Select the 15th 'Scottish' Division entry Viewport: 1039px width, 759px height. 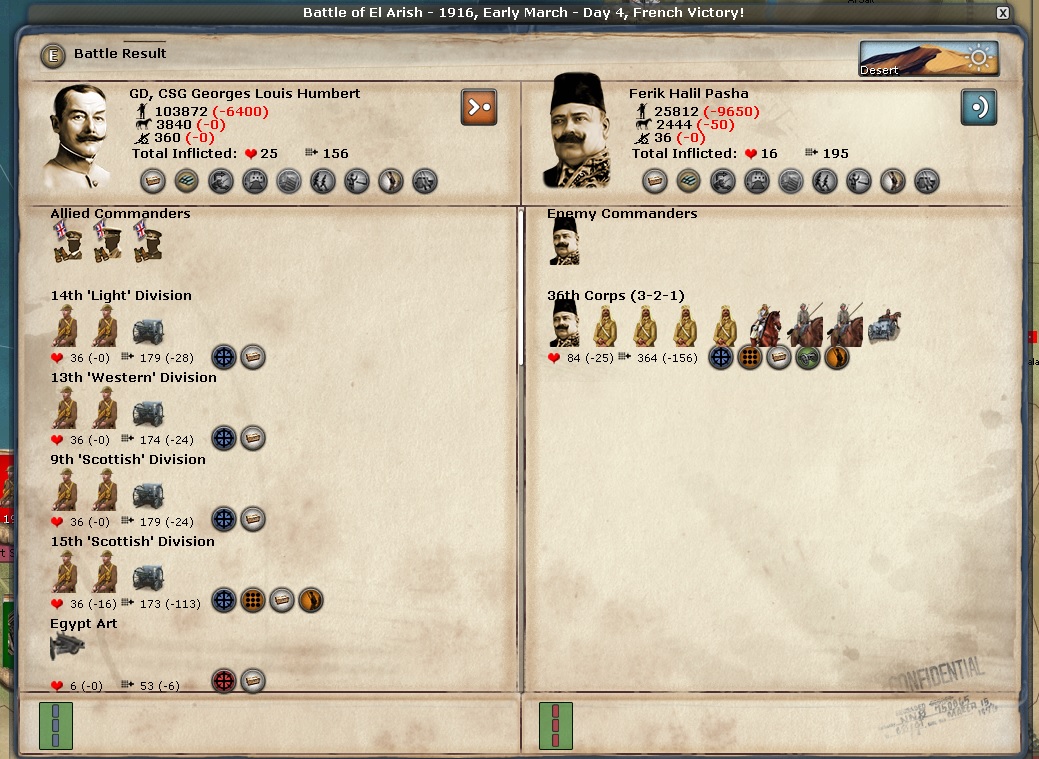click(132, 542)
